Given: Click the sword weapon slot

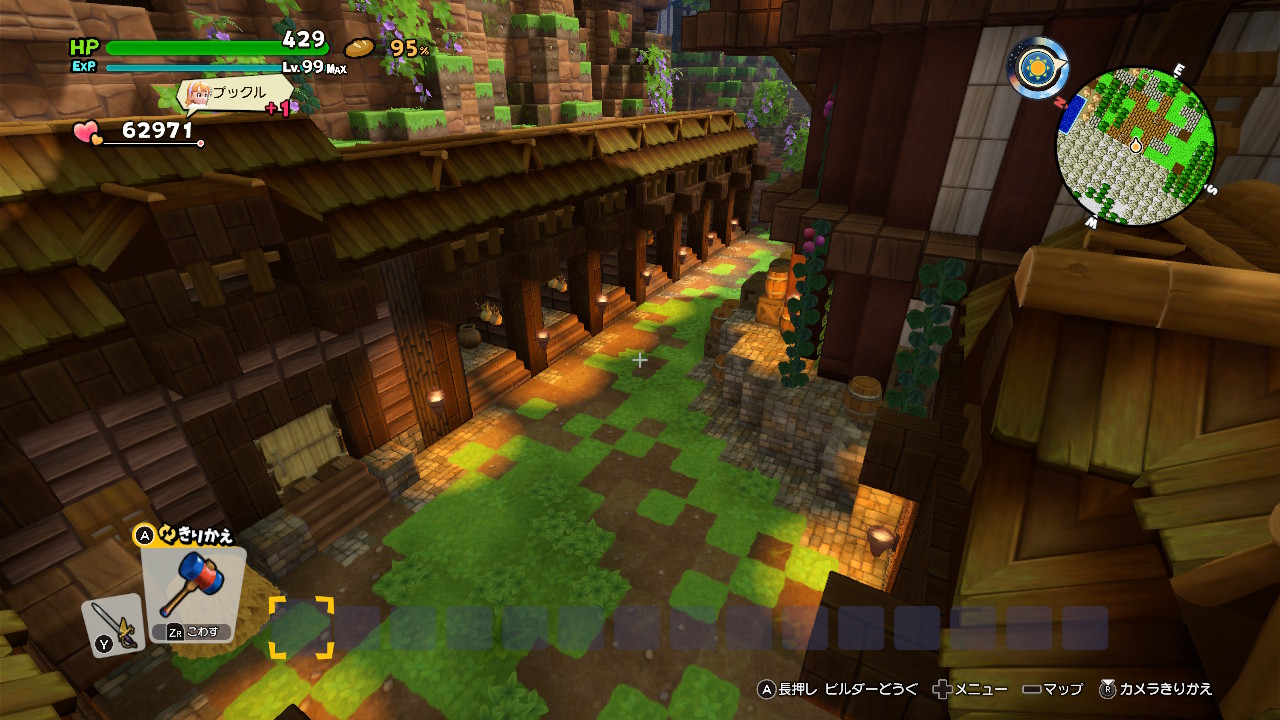Looking at the screenshot, I should pyautogui.click(x=112, y=625).
